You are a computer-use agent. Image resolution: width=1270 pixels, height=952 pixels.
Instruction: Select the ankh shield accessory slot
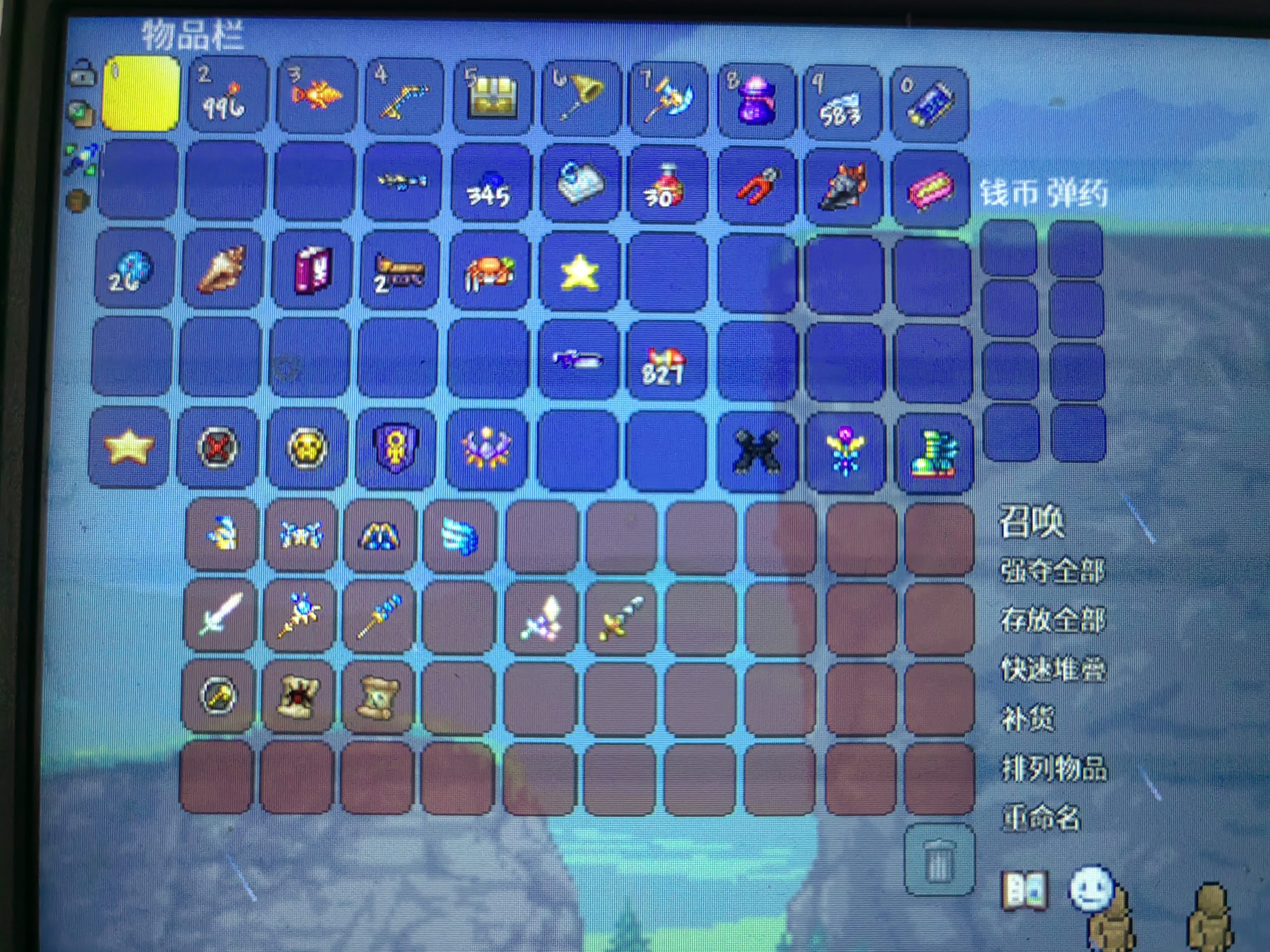tap(395, 448)
